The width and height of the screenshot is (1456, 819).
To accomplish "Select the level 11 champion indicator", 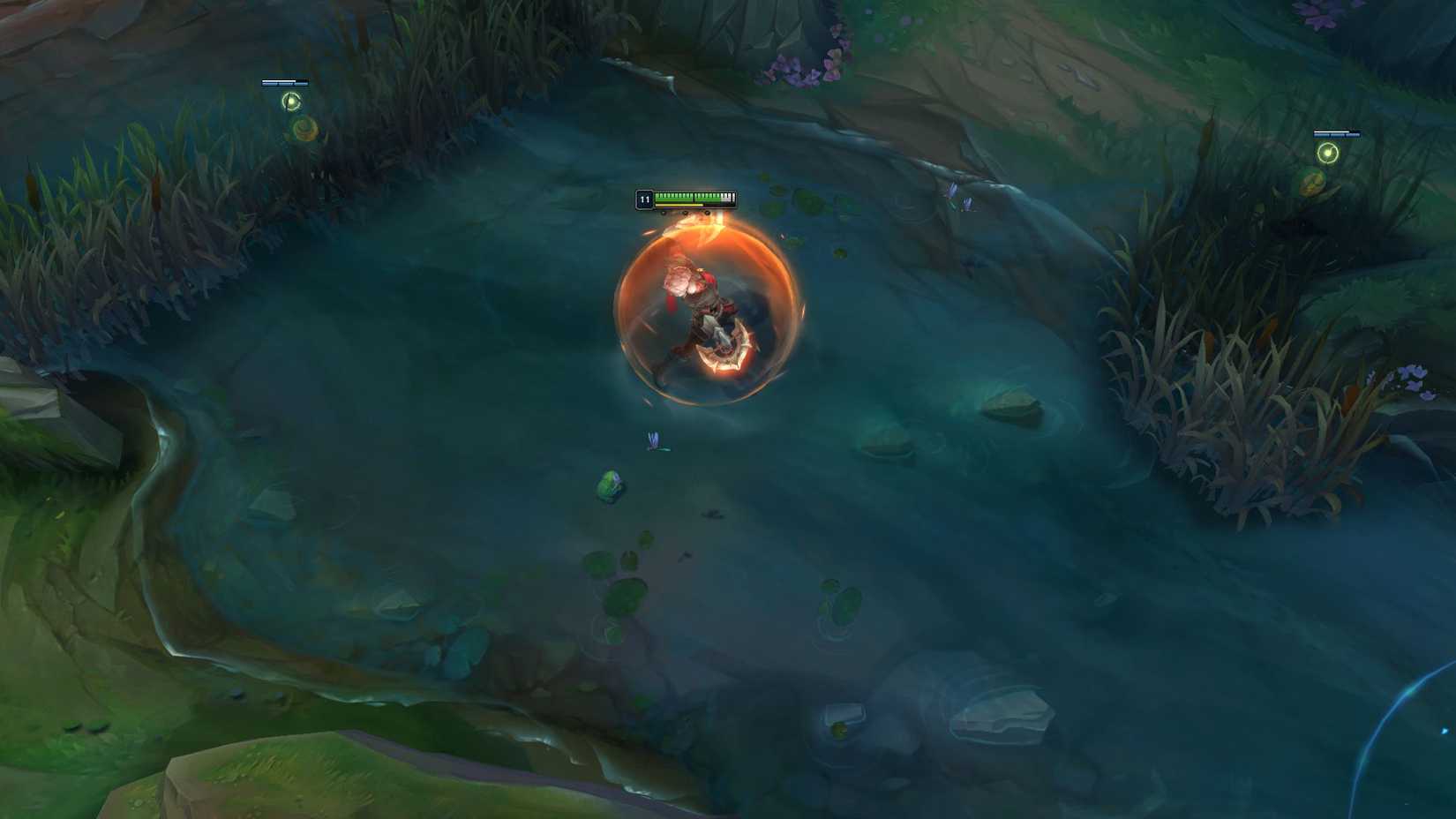I will tap(644, 200).
